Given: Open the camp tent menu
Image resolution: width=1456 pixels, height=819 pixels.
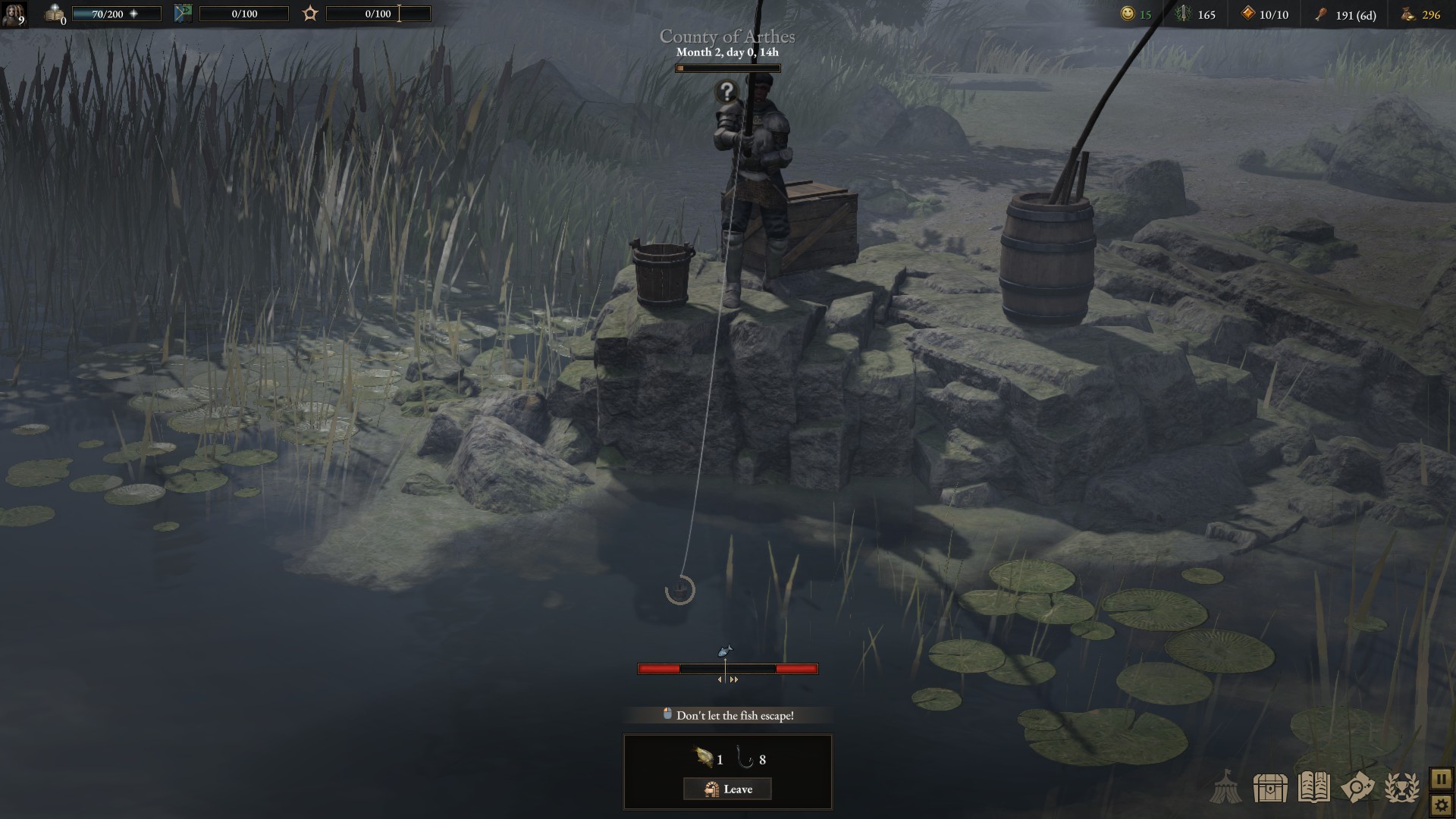Looking at the screenshot, I should [x=1225, y=788].
